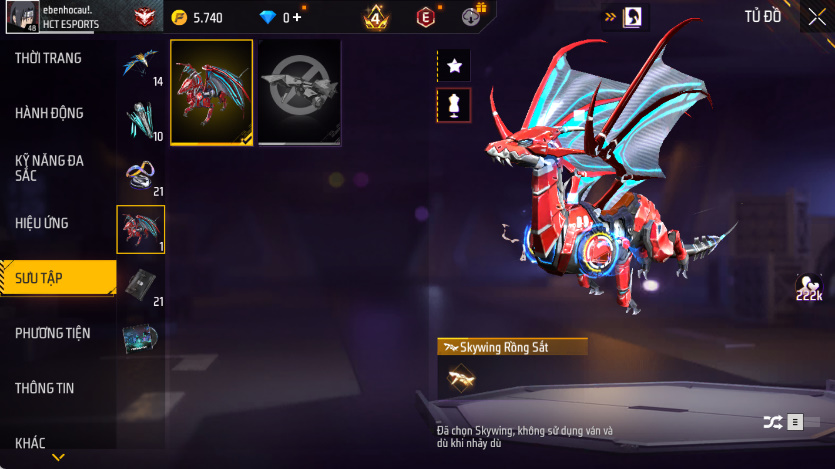Go to the Thông Tin section
The height and width of the screenshot is (469, 835).
pyautogui.click(x=45, y=387)
